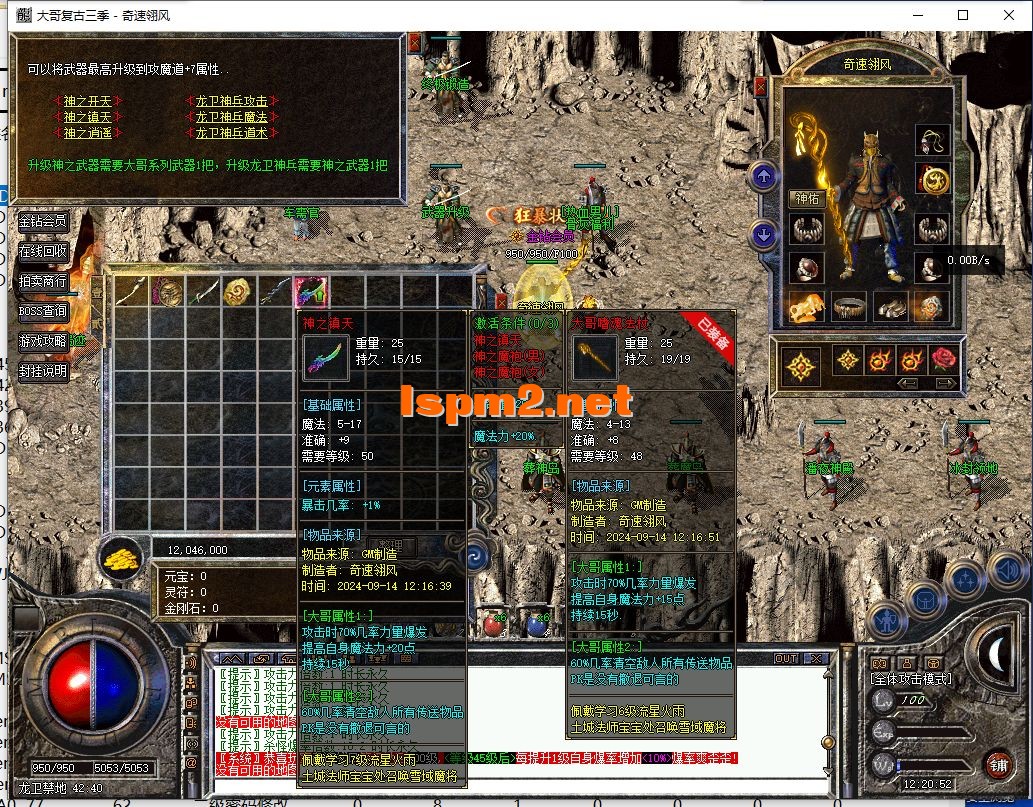Image resolution: width=1033 pixels, height=807 pixels.
Task: Click the 神佑 button on the character panel
Action: pyautogui.click(x=806, y=198)
